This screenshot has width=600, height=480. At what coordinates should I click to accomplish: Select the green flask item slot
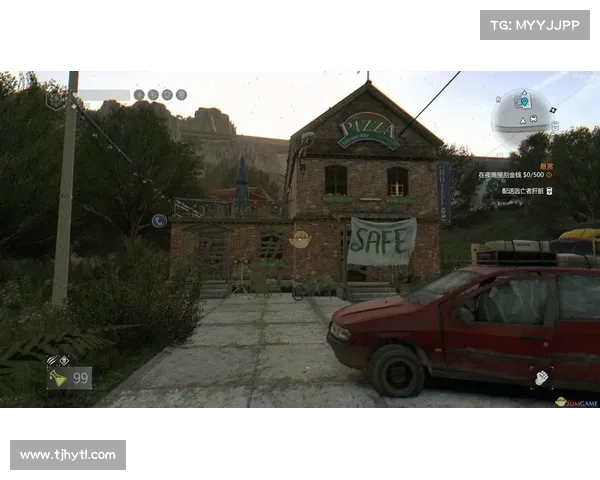(x=58, y=378)
